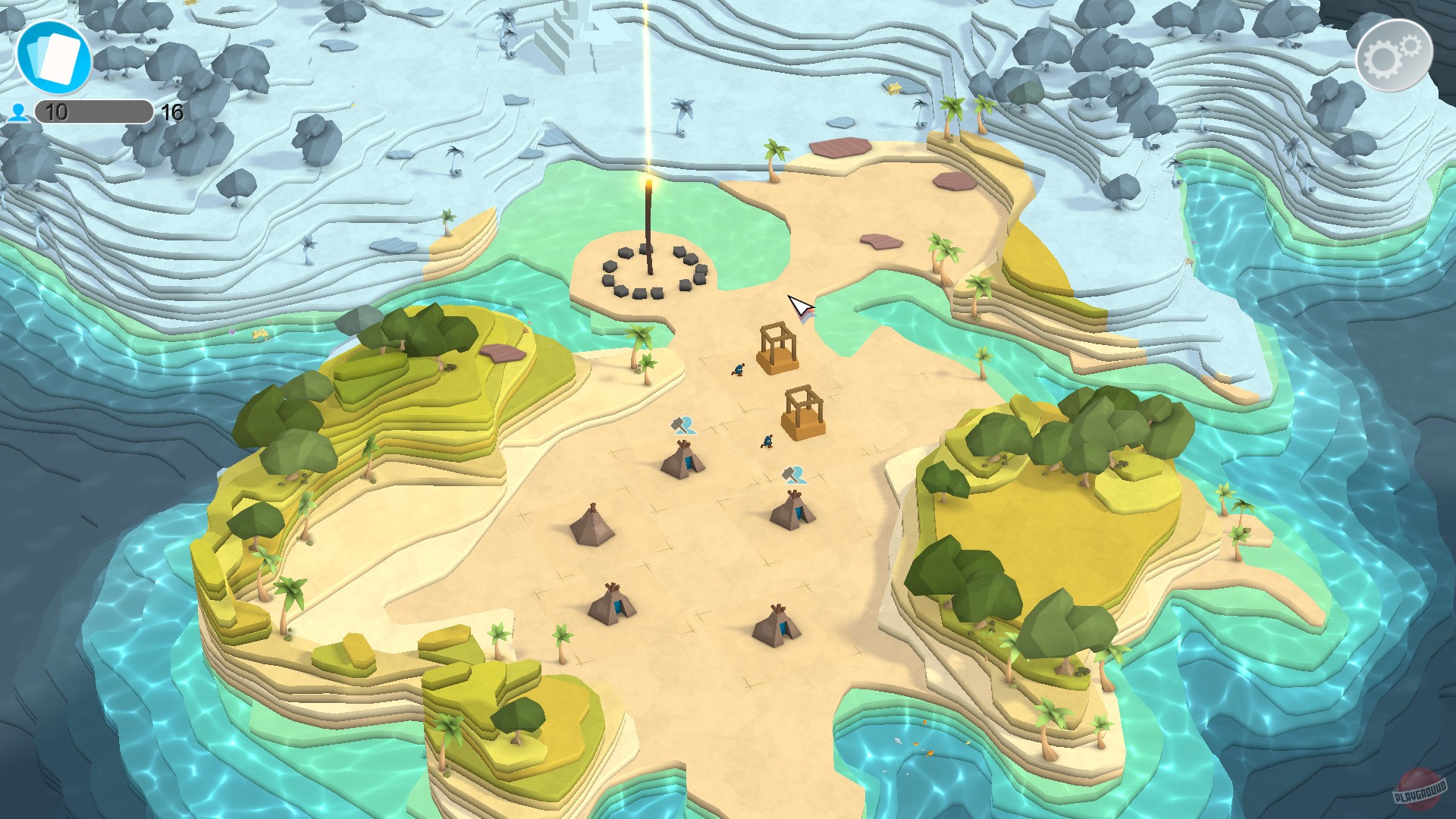This screenshot has width=1456, height=819.
Task: Open the Settings gear icon
Action: pyautogui.click(x=1394, y=53)
